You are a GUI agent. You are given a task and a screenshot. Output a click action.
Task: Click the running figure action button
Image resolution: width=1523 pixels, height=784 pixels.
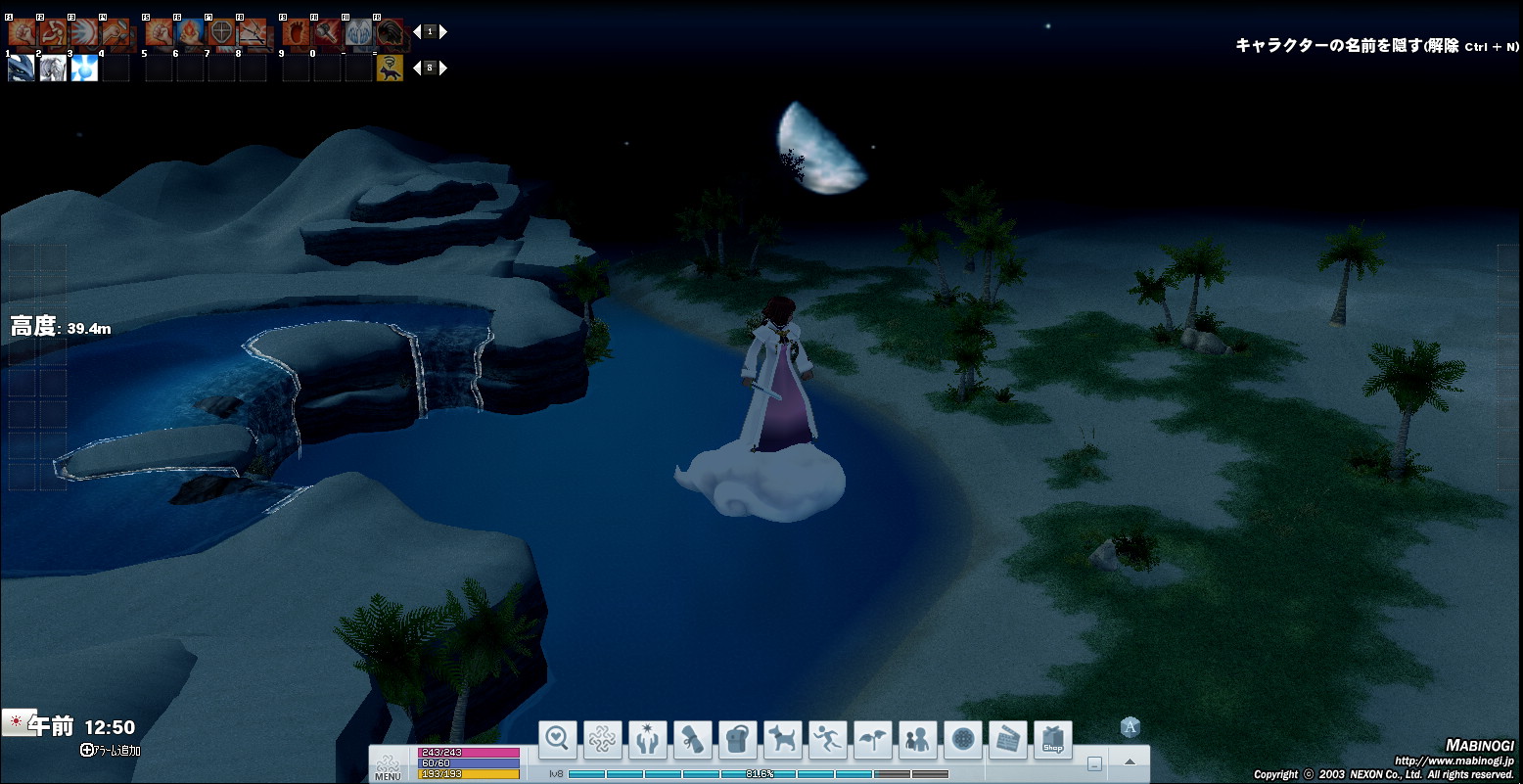pyautogui.click(x=828, y=740)
